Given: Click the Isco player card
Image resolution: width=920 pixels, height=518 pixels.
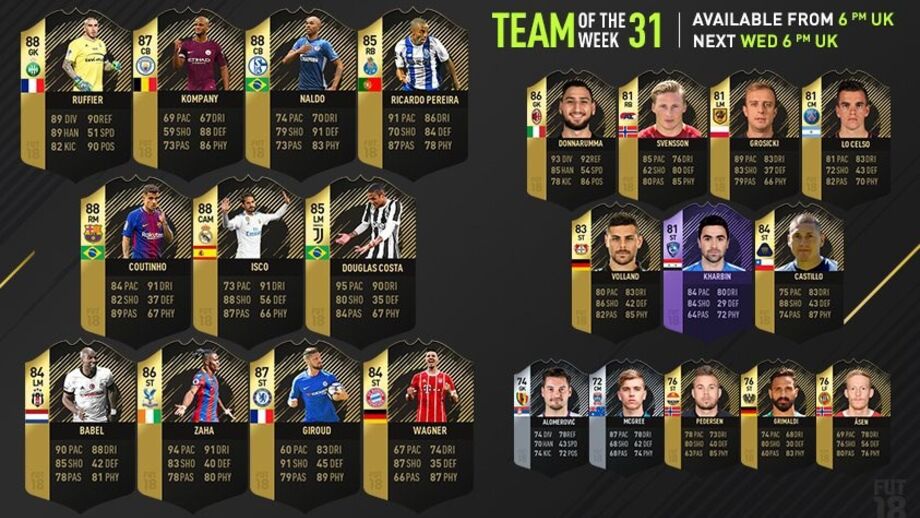Looking at the screenshot, I should point(242,260).
